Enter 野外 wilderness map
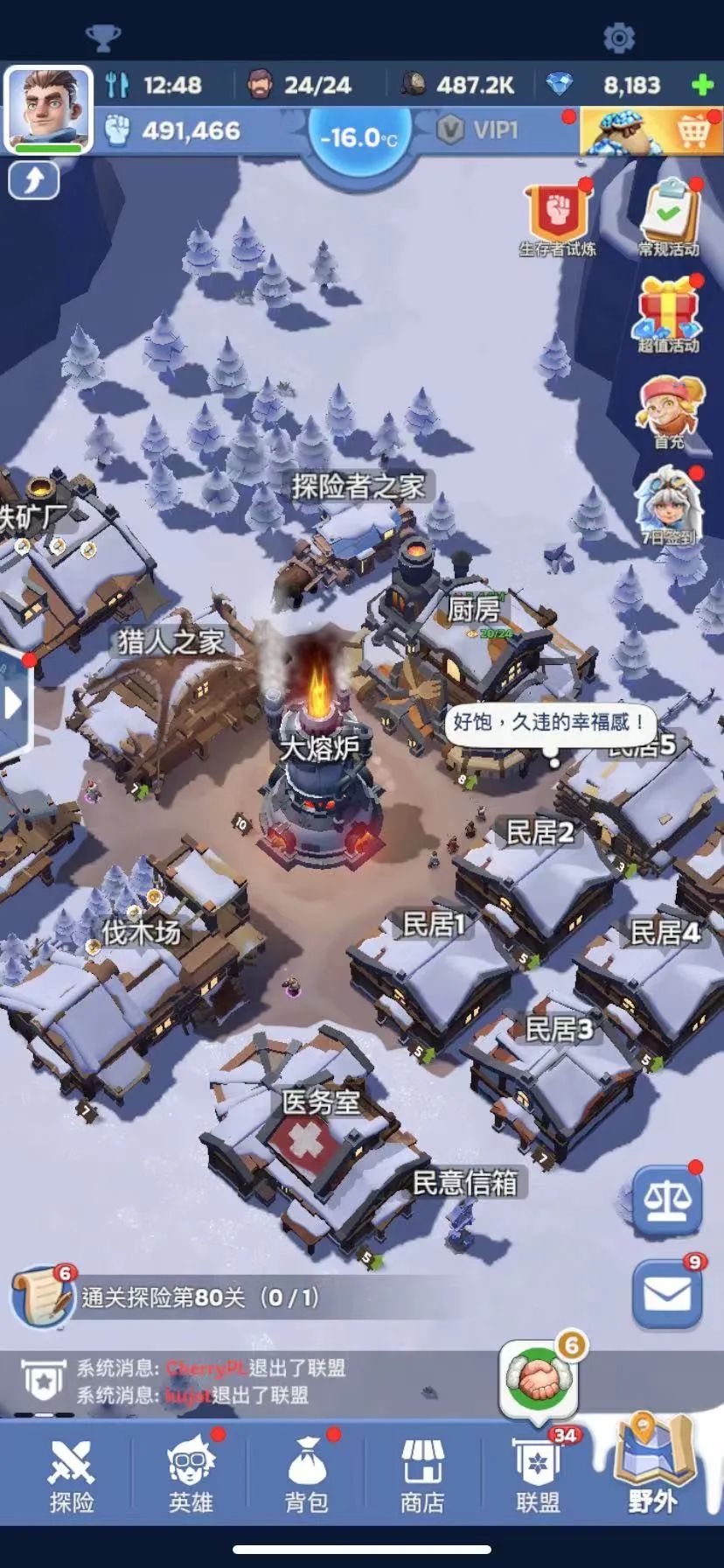The image size is (724, 1568). click(x=651, y=1468)
